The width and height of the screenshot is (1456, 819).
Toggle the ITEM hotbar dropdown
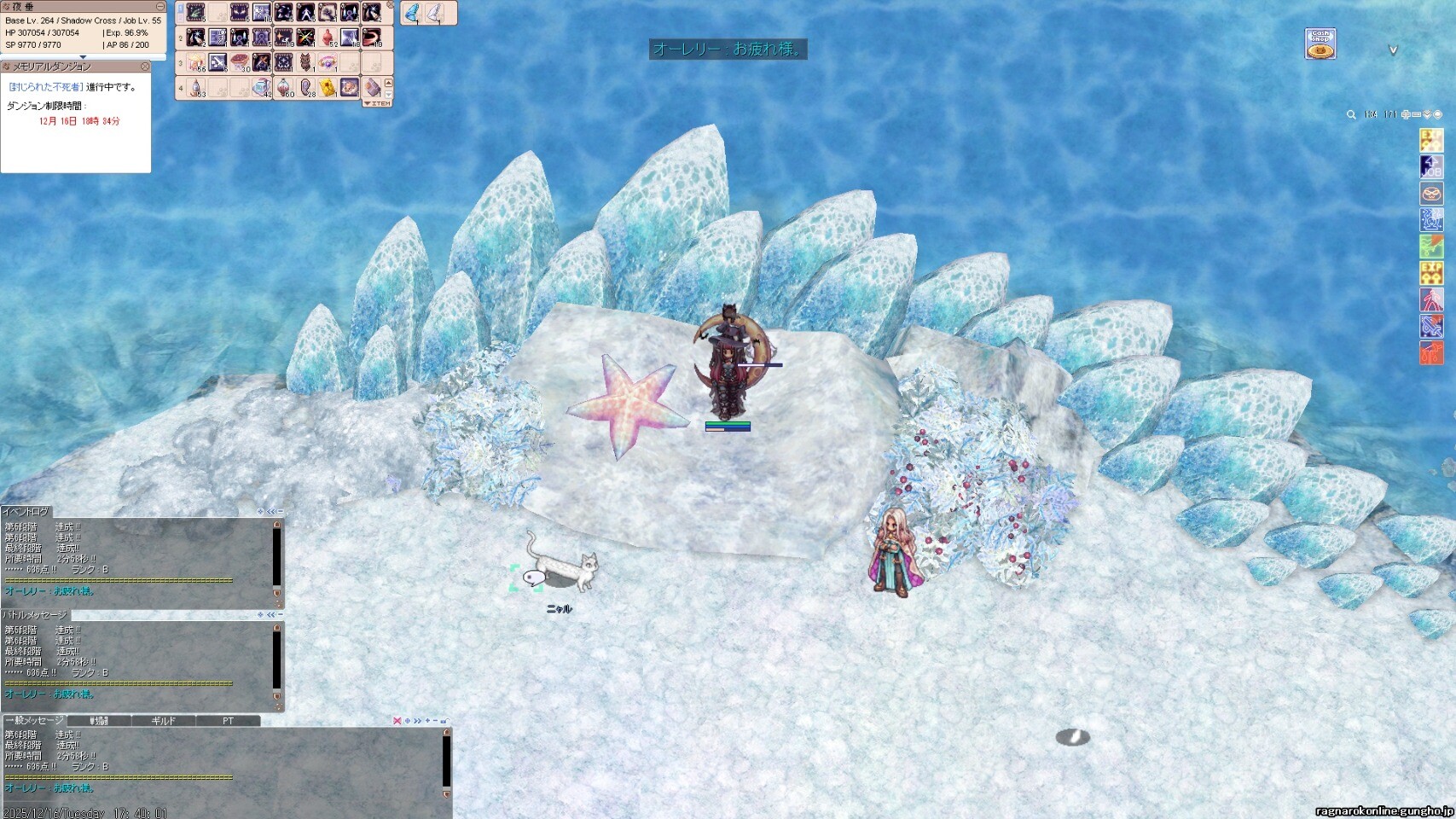click(378, 103)
